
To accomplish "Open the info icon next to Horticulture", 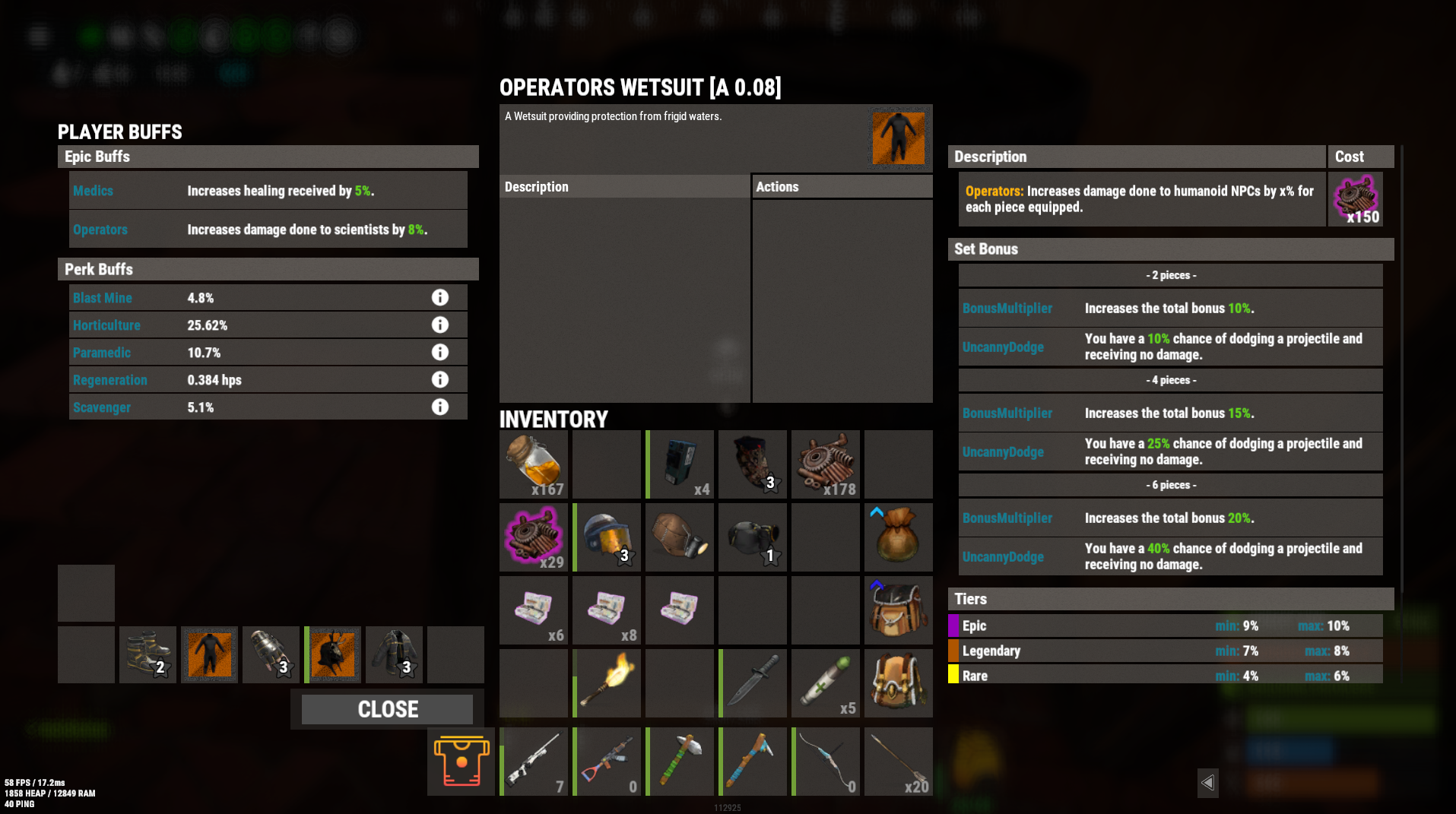I will (440, 325).
